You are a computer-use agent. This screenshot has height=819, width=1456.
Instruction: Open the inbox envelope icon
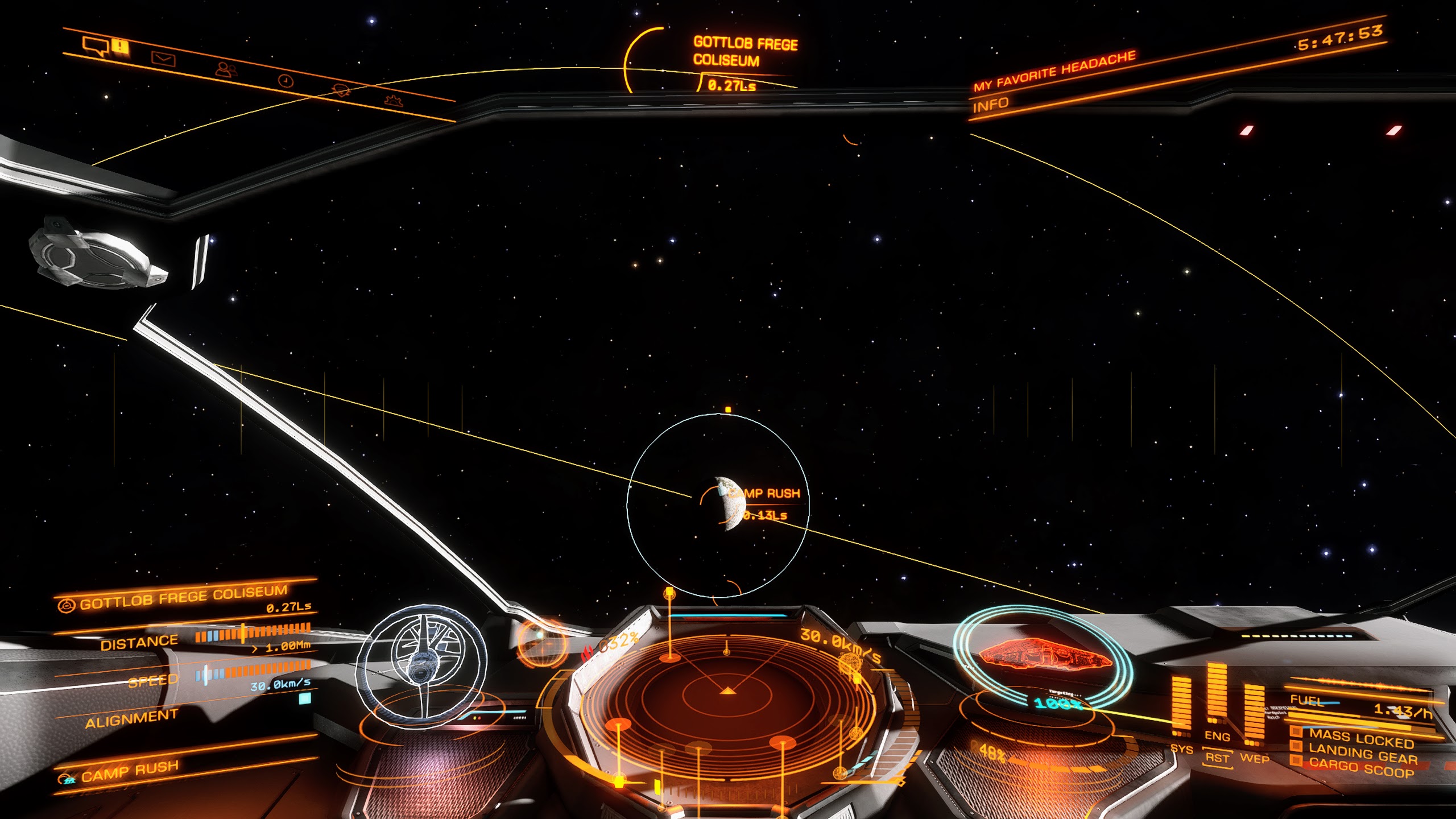click(163, 59)
